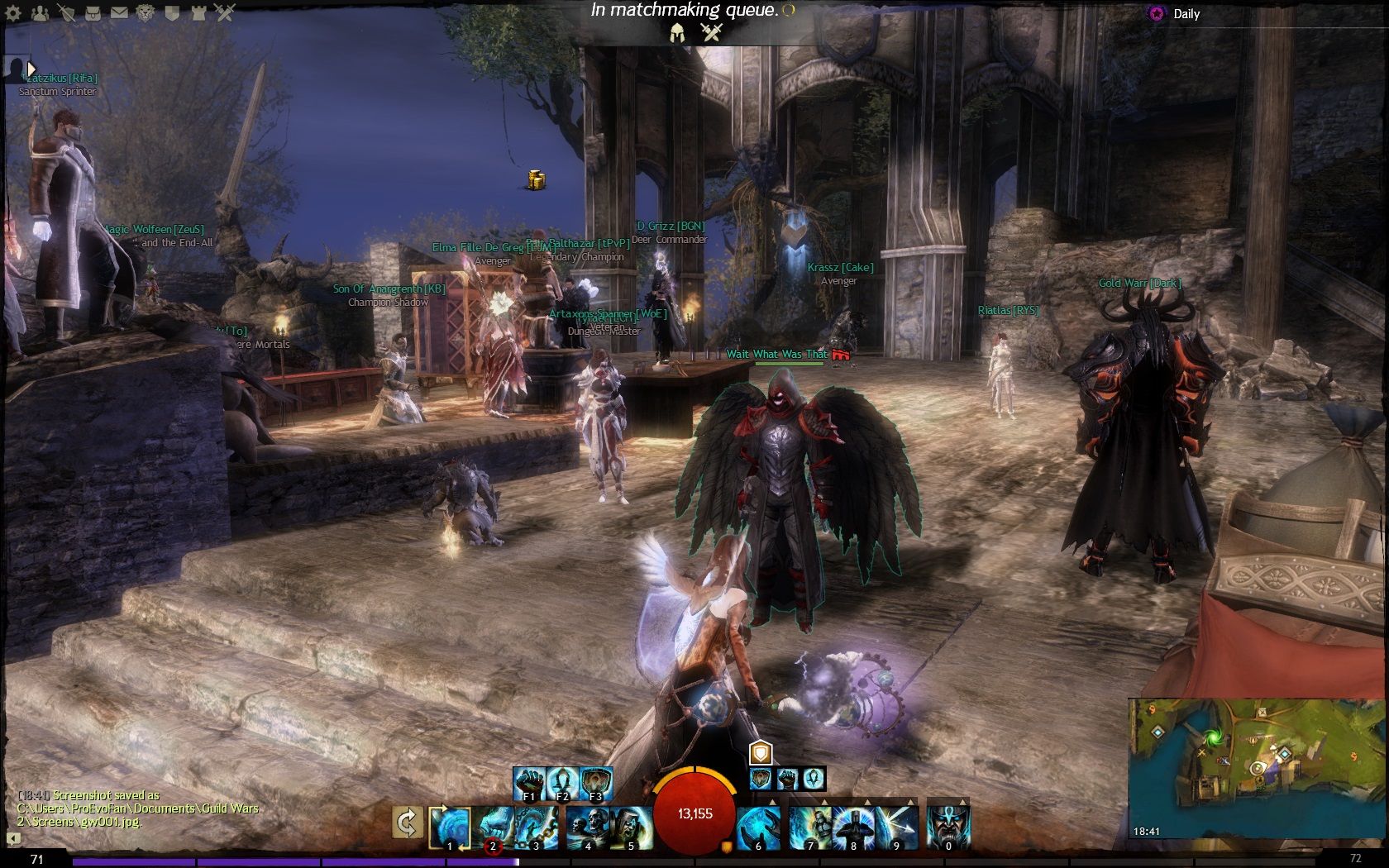This screenshot has height=868, width=1389.
Task: Activate the elite skill in slot 0
Action: tap(947, 827)
